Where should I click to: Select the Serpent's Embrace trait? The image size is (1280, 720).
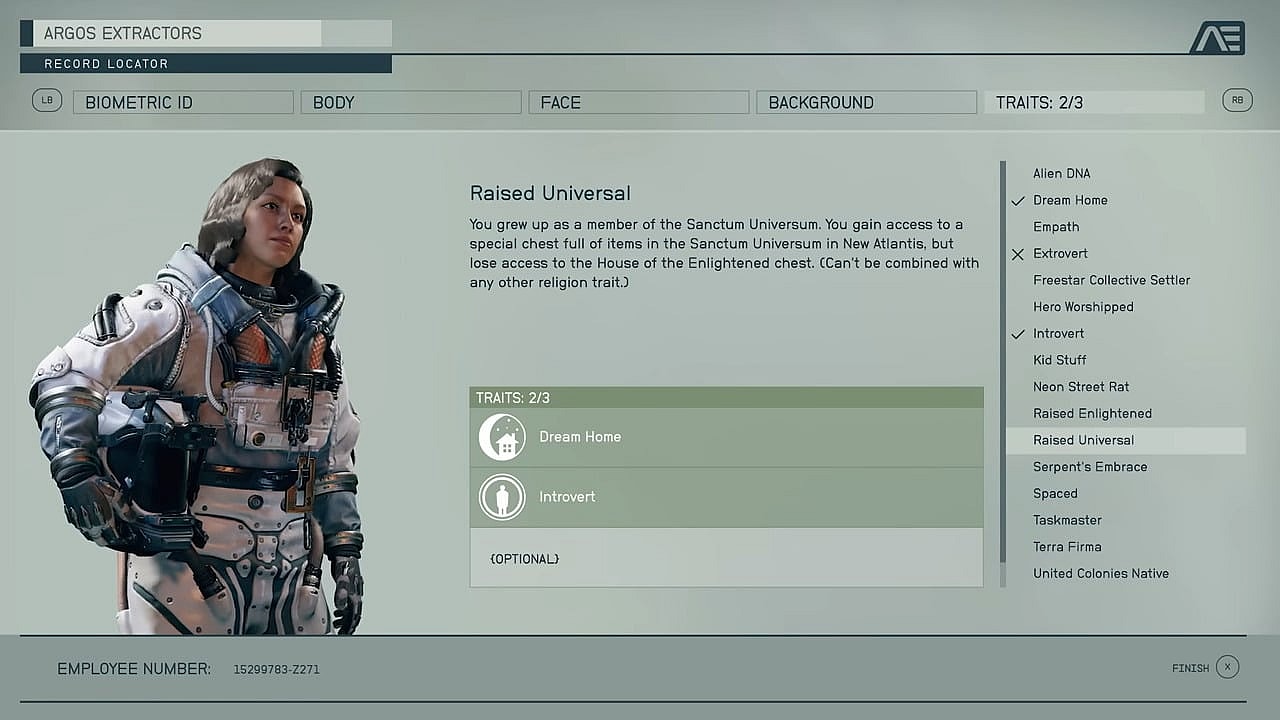(1090, 467)
